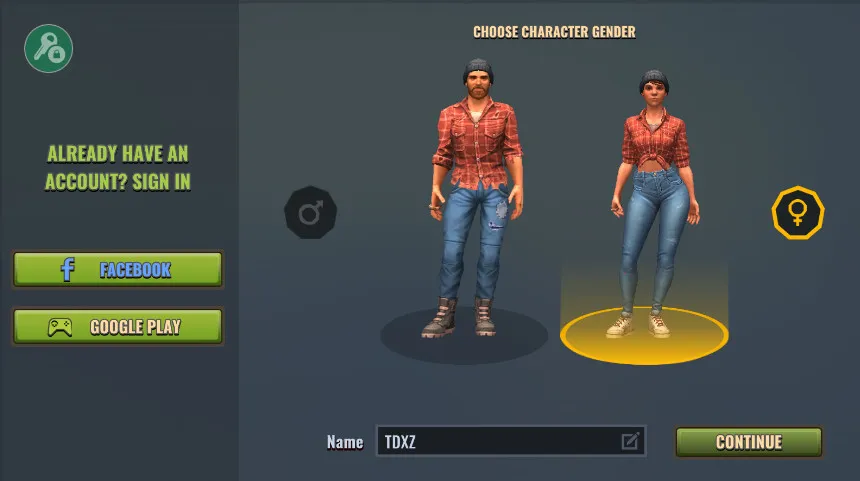Viewport: 860px width, 481px height.
Task: Select the male gender symbol icon
Action: 310,212
